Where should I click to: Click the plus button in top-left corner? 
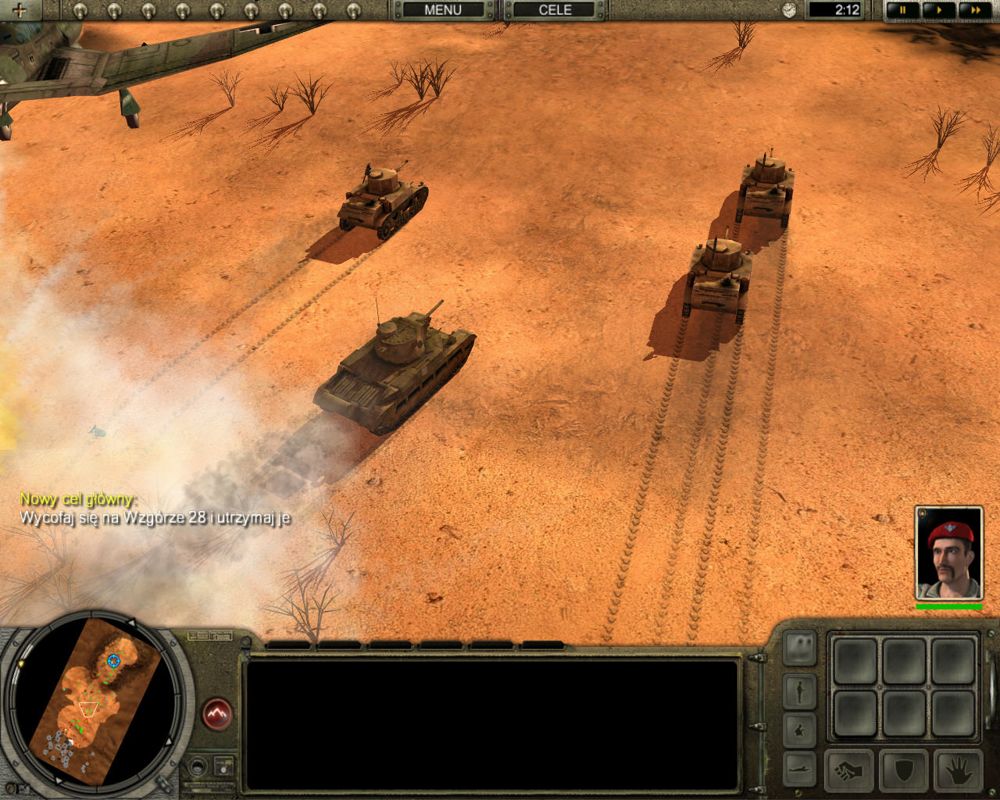pos(19,10)
